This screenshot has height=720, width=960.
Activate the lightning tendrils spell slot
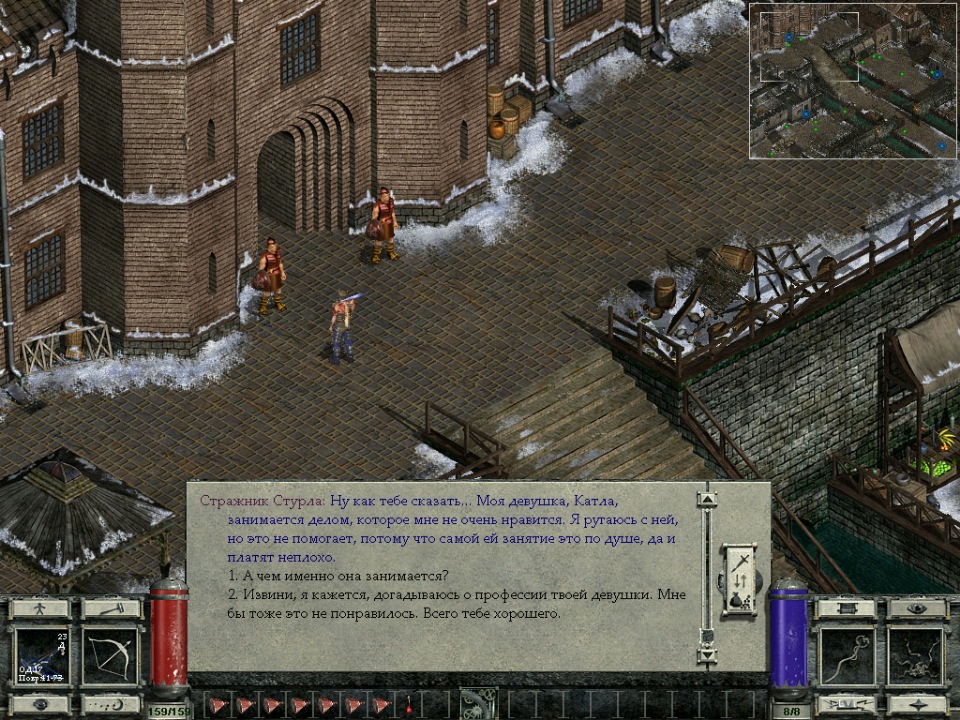pos(916,655)
